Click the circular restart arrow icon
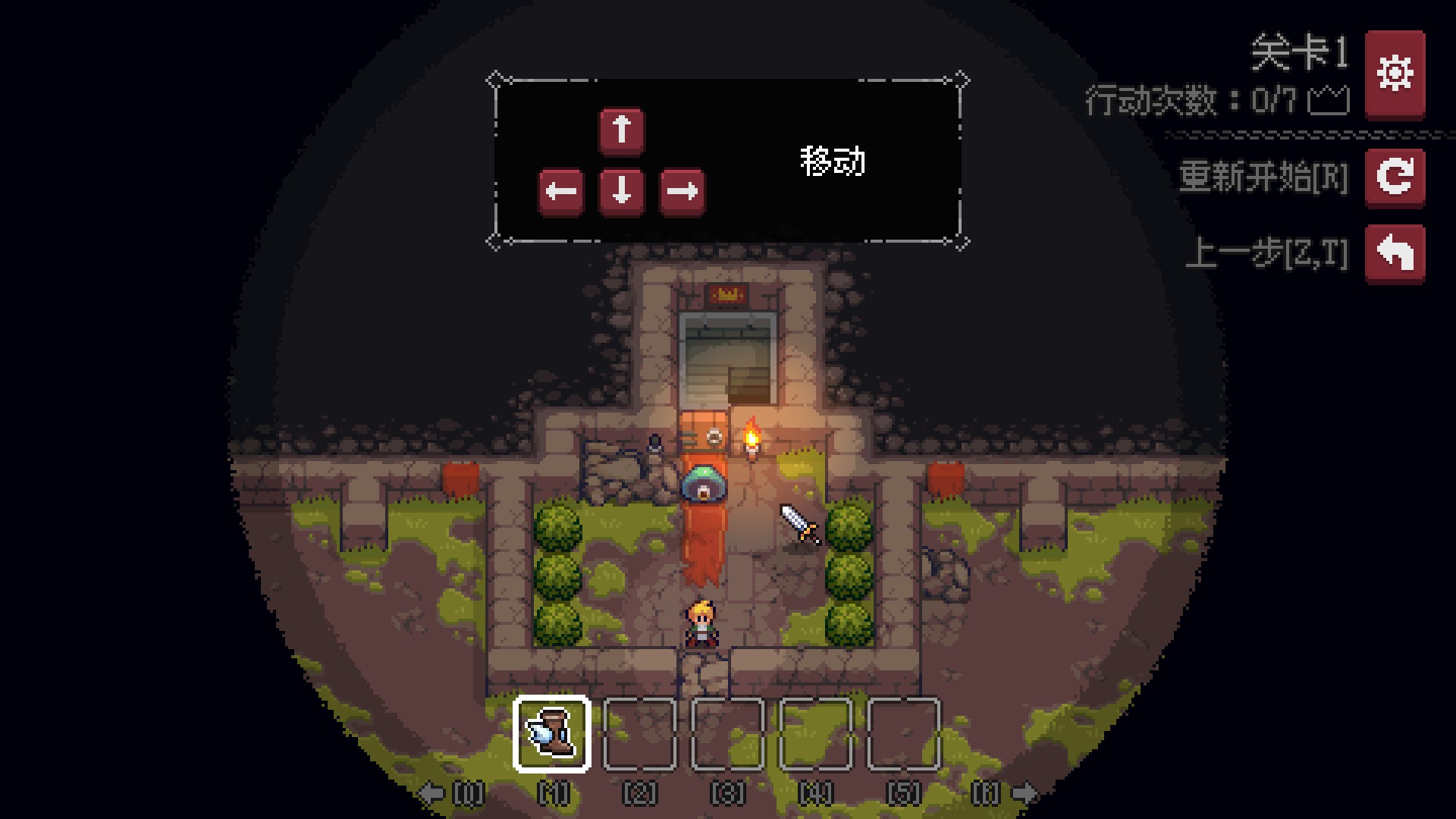The image size is (1456, 819). pyautogui.click(x=1395, y=179)
